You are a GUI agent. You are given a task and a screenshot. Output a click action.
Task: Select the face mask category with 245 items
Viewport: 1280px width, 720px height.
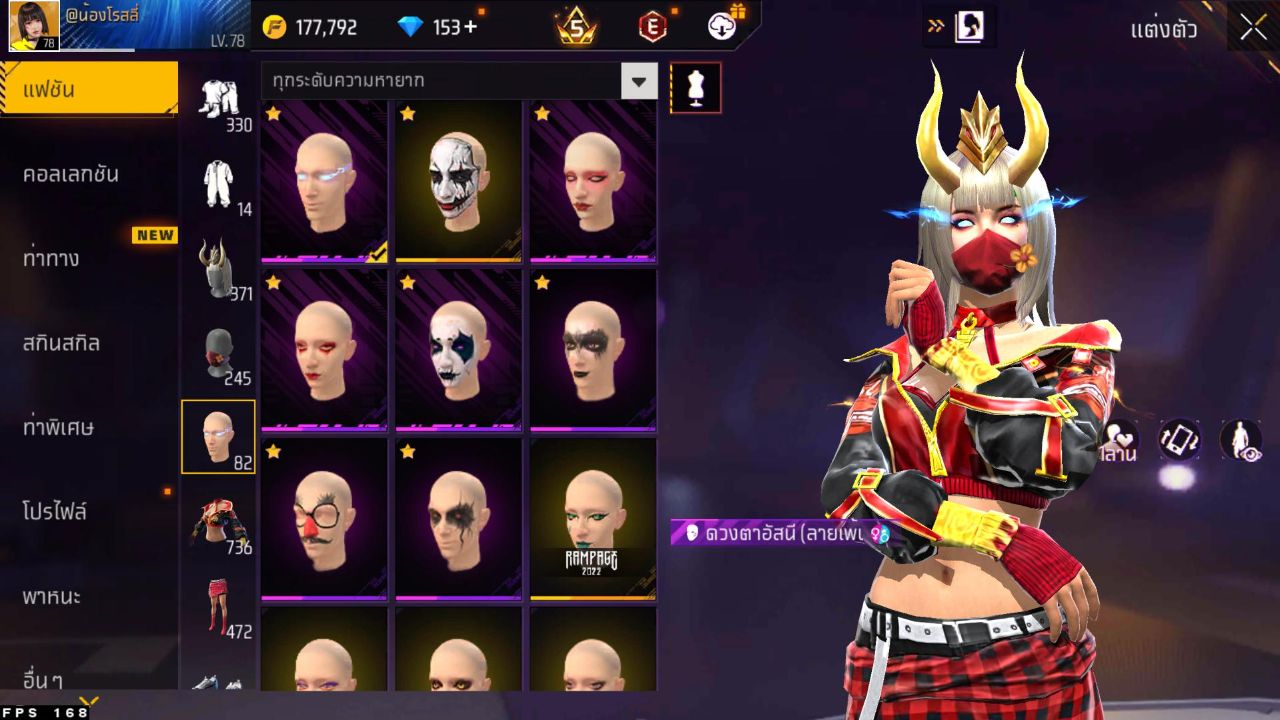click(x=218, y=353)
